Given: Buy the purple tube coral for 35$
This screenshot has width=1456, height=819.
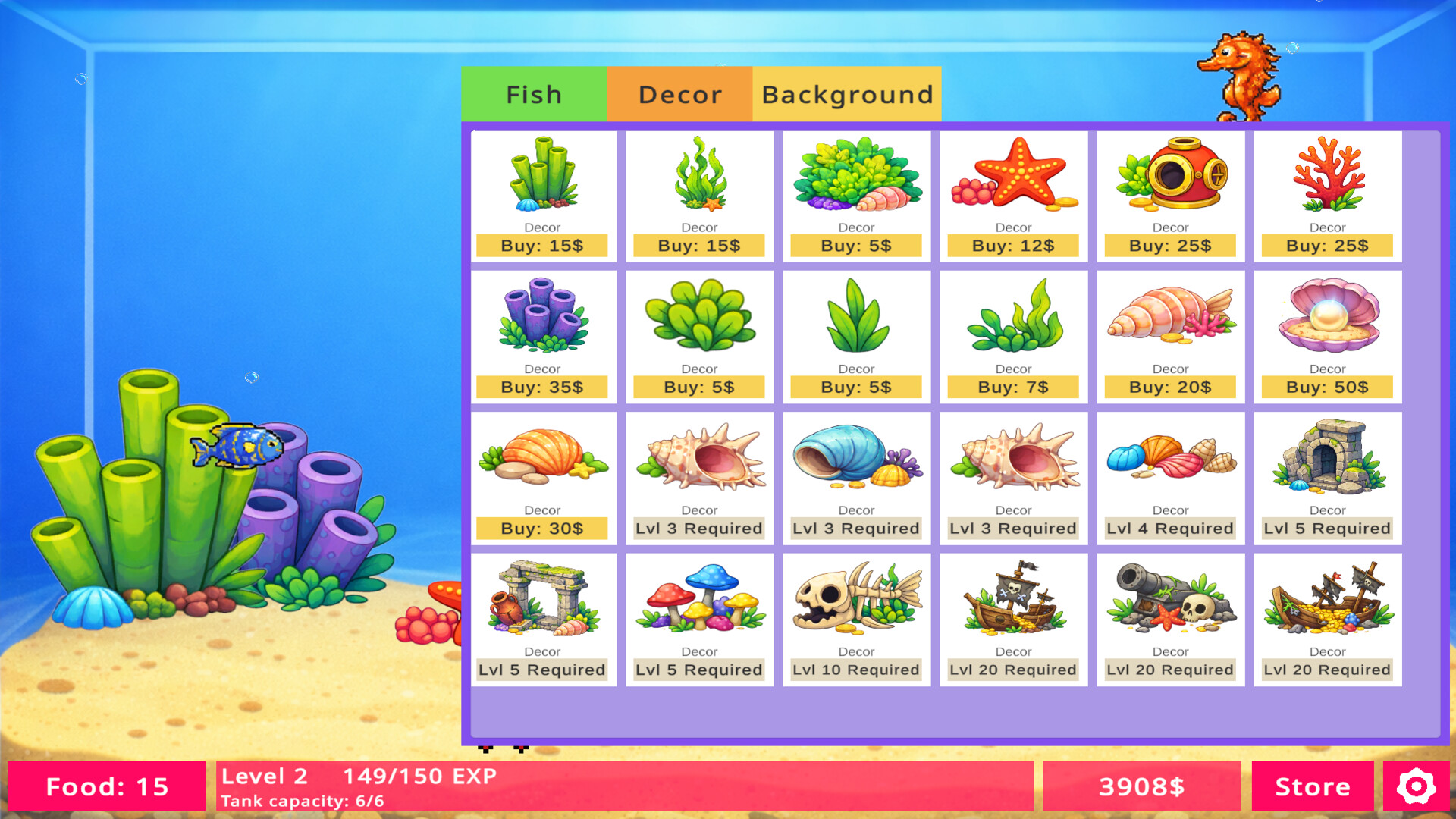Looking at the screenshot, I should pos(543,387).
